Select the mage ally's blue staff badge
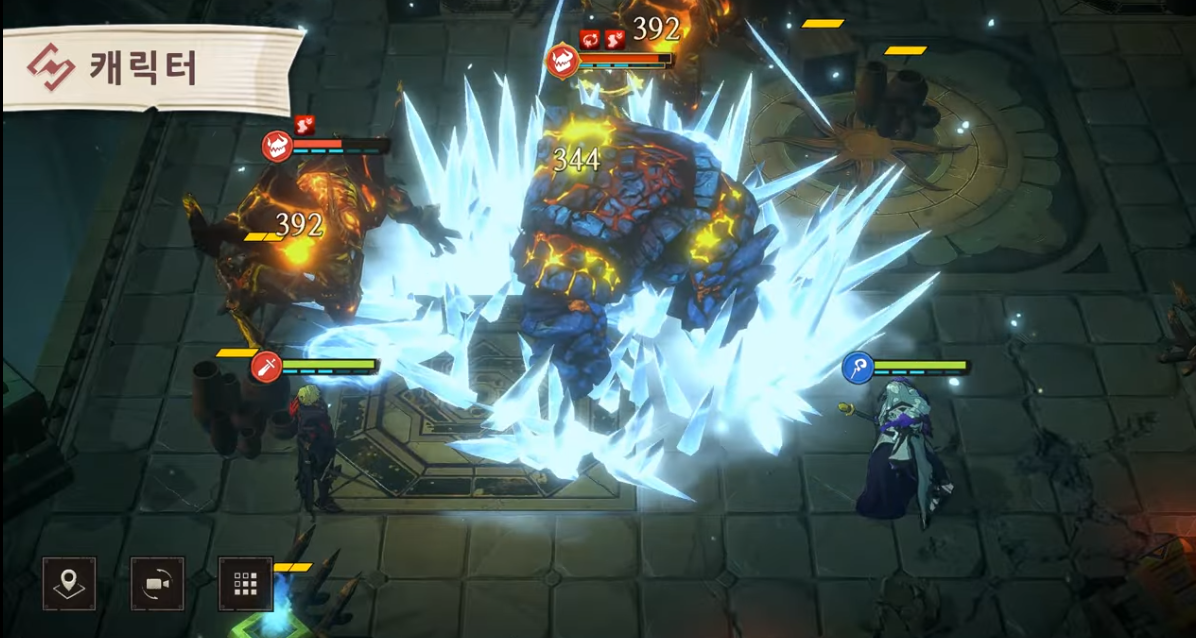The width and height of the screenshot is (1196, 638). 857,367
